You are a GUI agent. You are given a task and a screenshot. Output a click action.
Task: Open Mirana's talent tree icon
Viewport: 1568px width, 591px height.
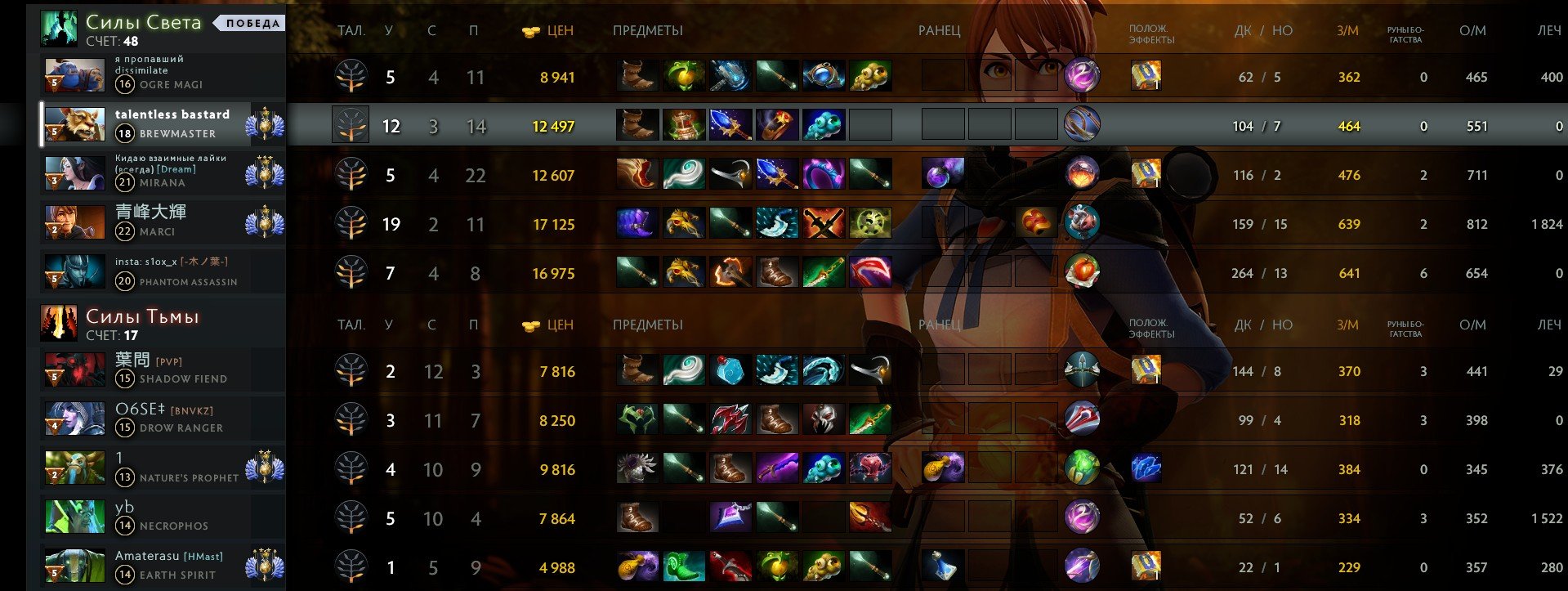[x=351, y=175]
